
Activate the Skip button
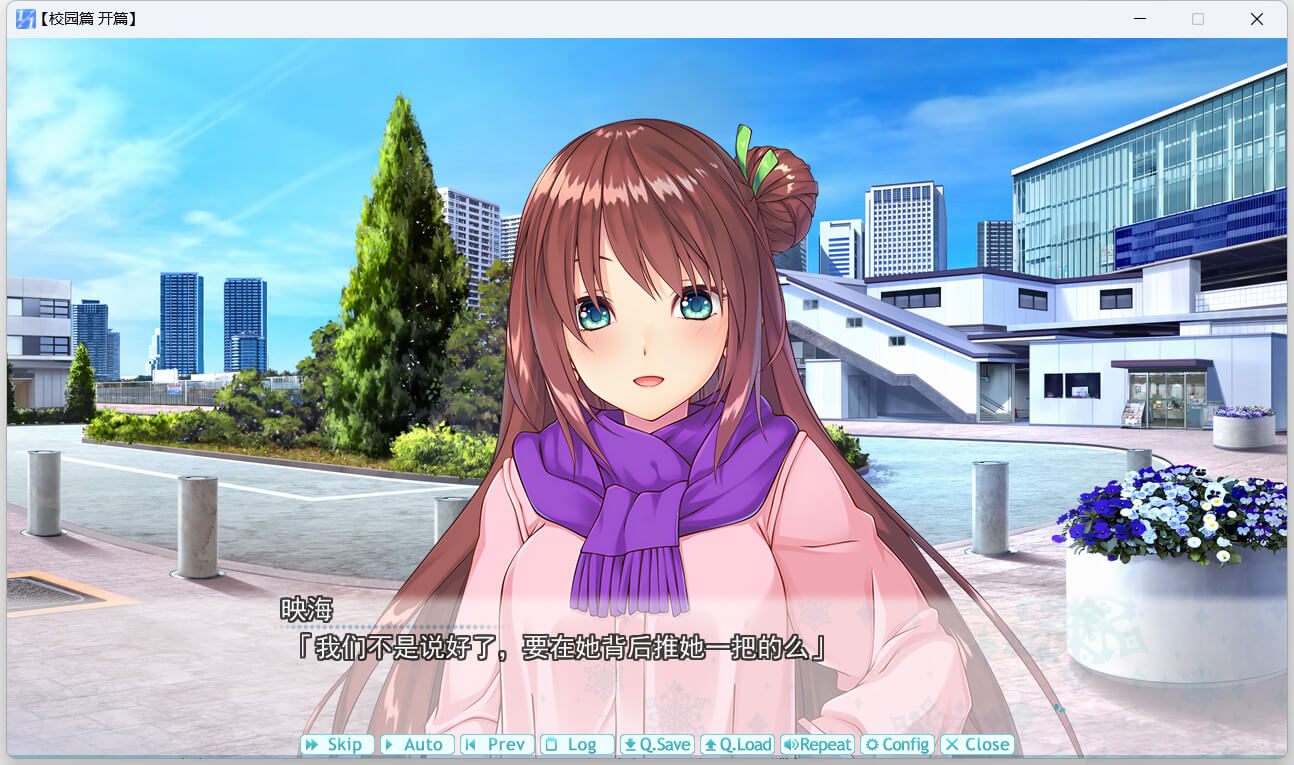(337, 745)
